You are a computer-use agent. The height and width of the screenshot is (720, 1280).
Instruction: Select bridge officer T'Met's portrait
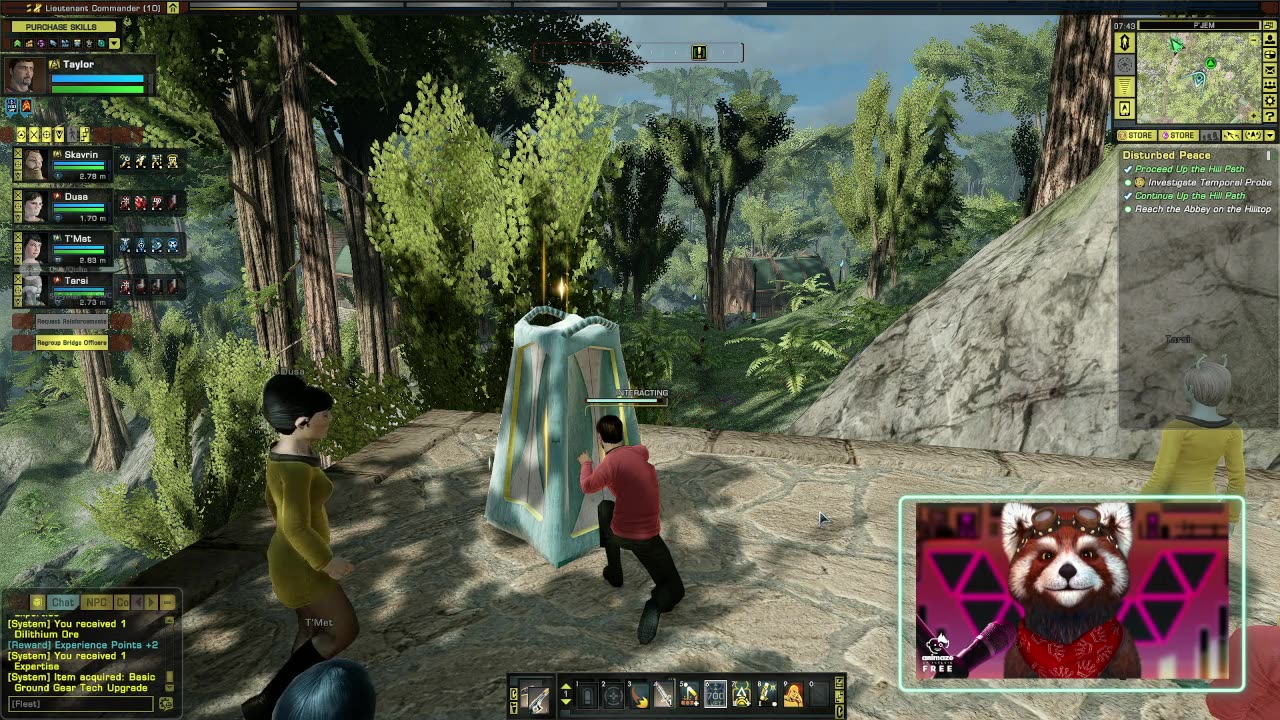[x=35, y=247]
